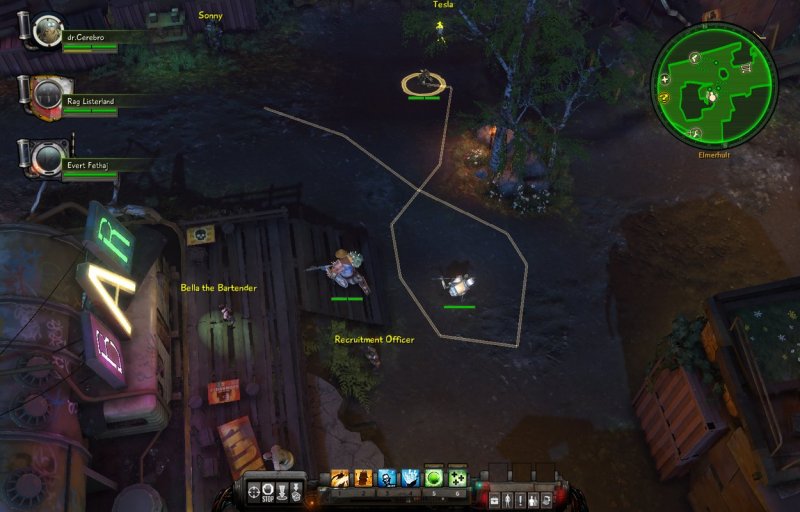Click the yellow question mark minimap marker
This screenshot has width=800, height=512.
pyautogui.click(x=663, y=97)
